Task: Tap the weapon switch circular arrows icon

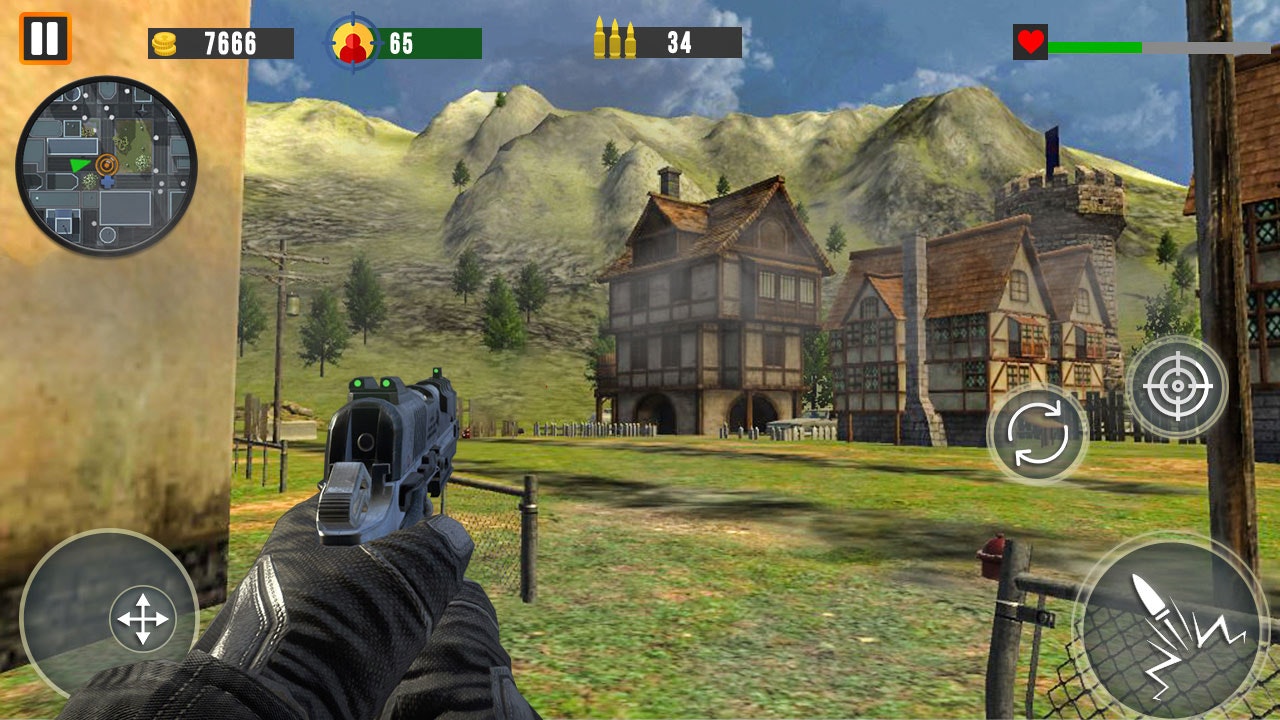Action: [x=1037, y=433]
